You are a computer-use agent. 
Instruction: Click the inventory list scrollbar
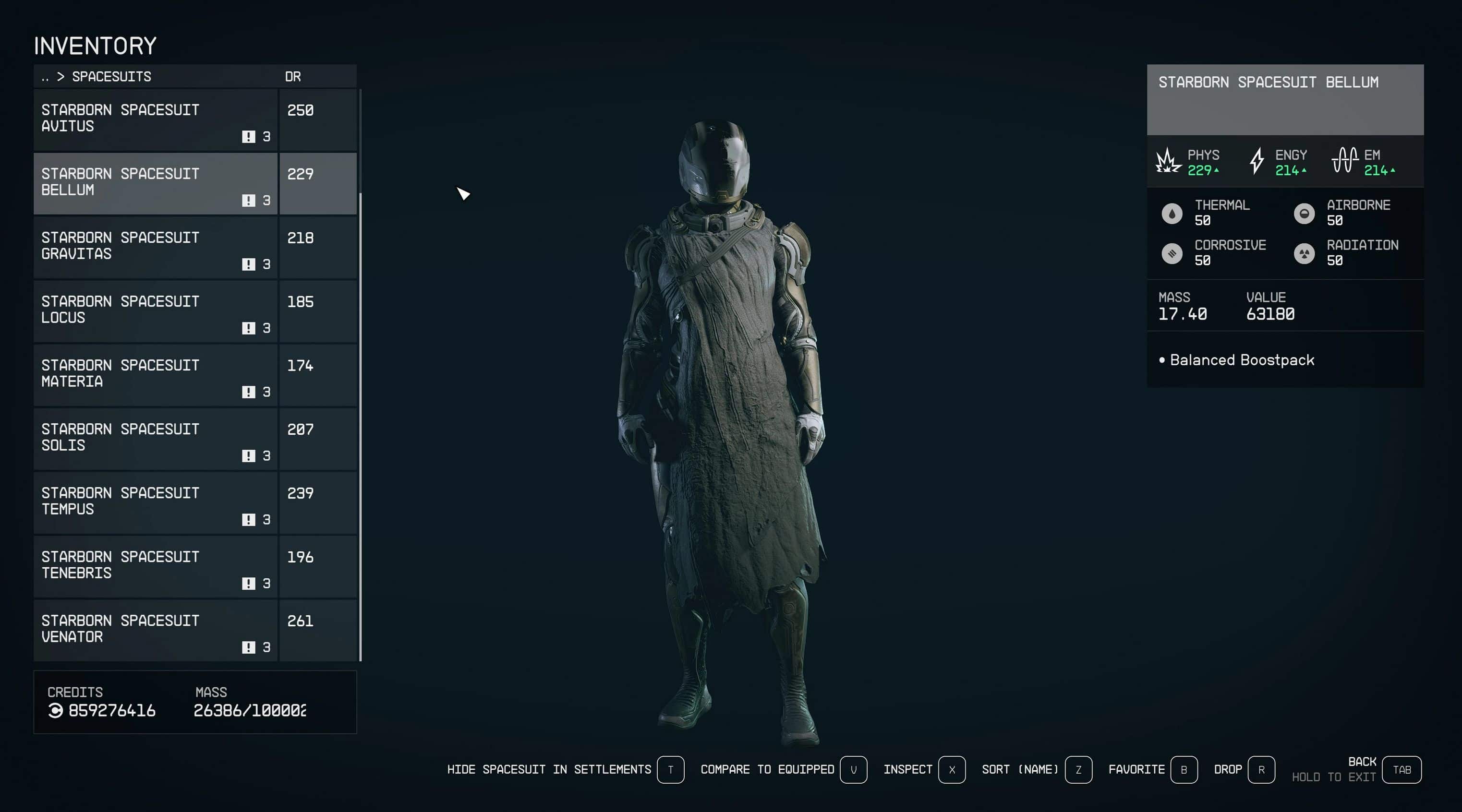pyautogui.click(x=361, y=426)
